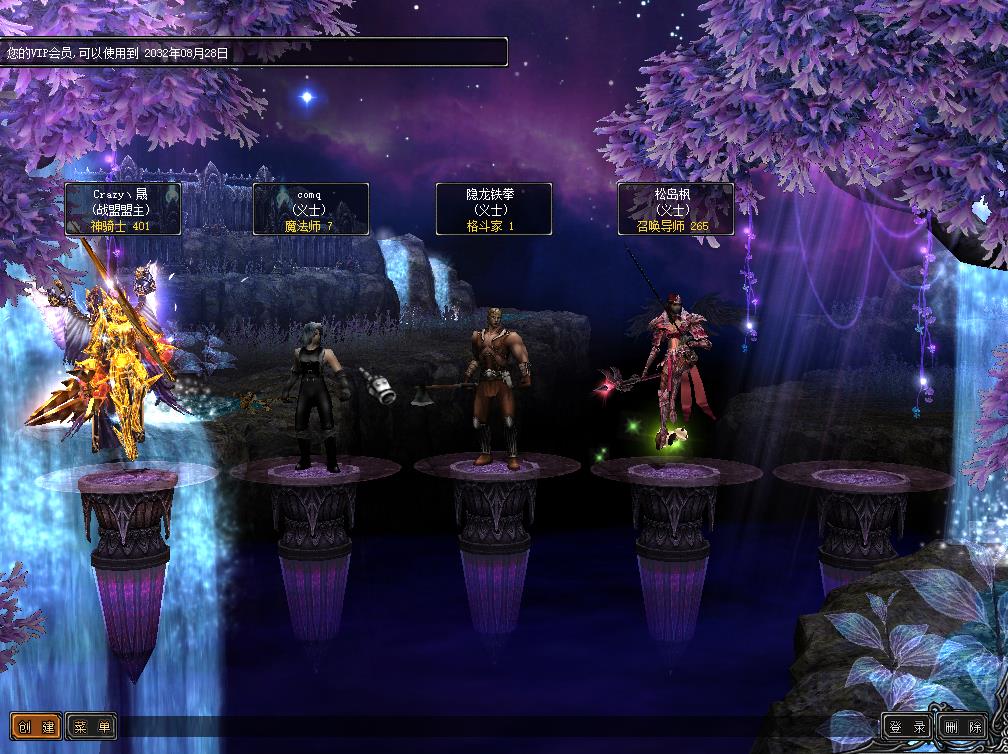Choose the comq 魔法师 7 name plate

pos(310,209)
